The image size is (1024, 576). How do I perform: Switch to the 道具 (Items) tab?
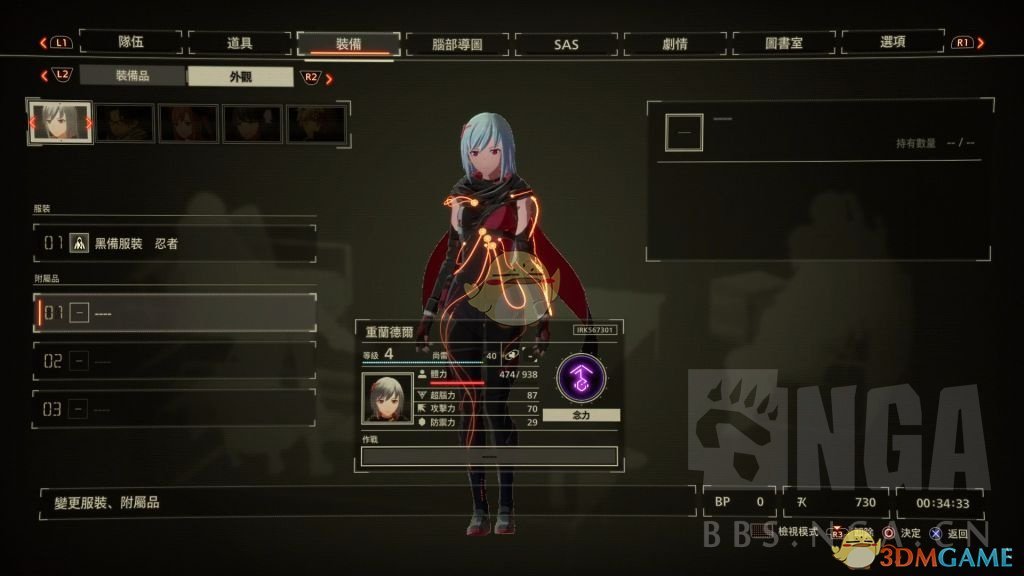tap(239, 42)
